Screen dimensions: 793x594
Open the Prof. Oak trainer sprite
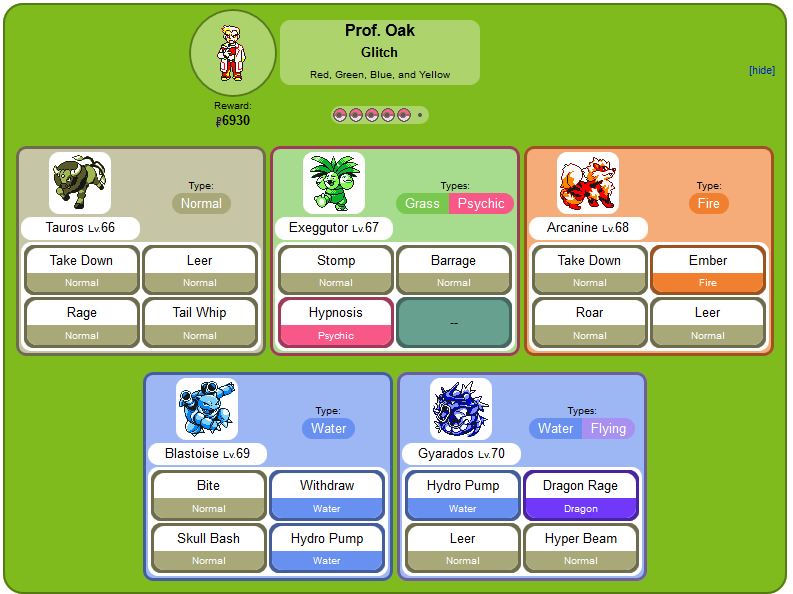tap(232, 52)
